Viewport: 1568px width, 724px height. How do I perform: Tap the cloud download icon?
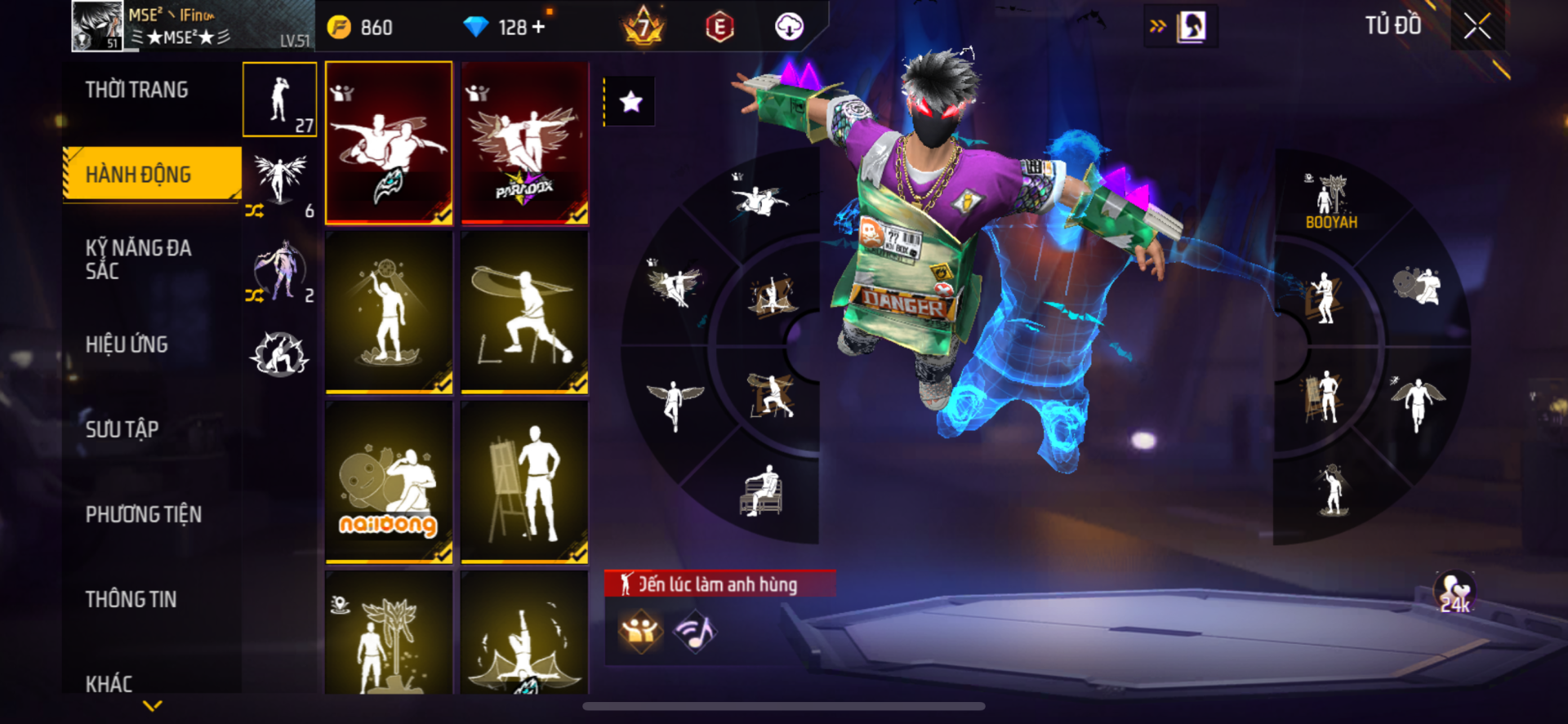point(789,27)
